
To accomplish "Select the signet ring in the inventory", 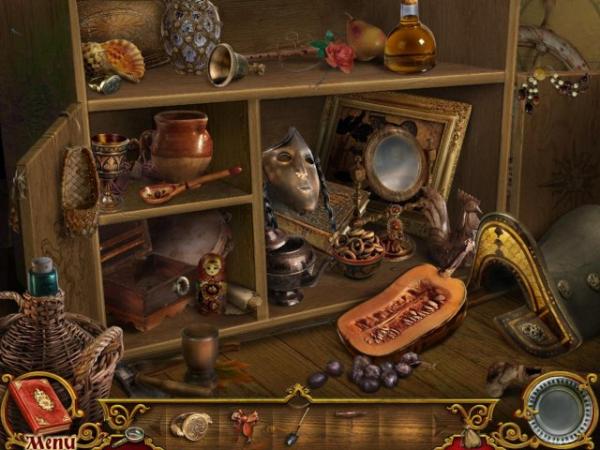I will [190, 425].
